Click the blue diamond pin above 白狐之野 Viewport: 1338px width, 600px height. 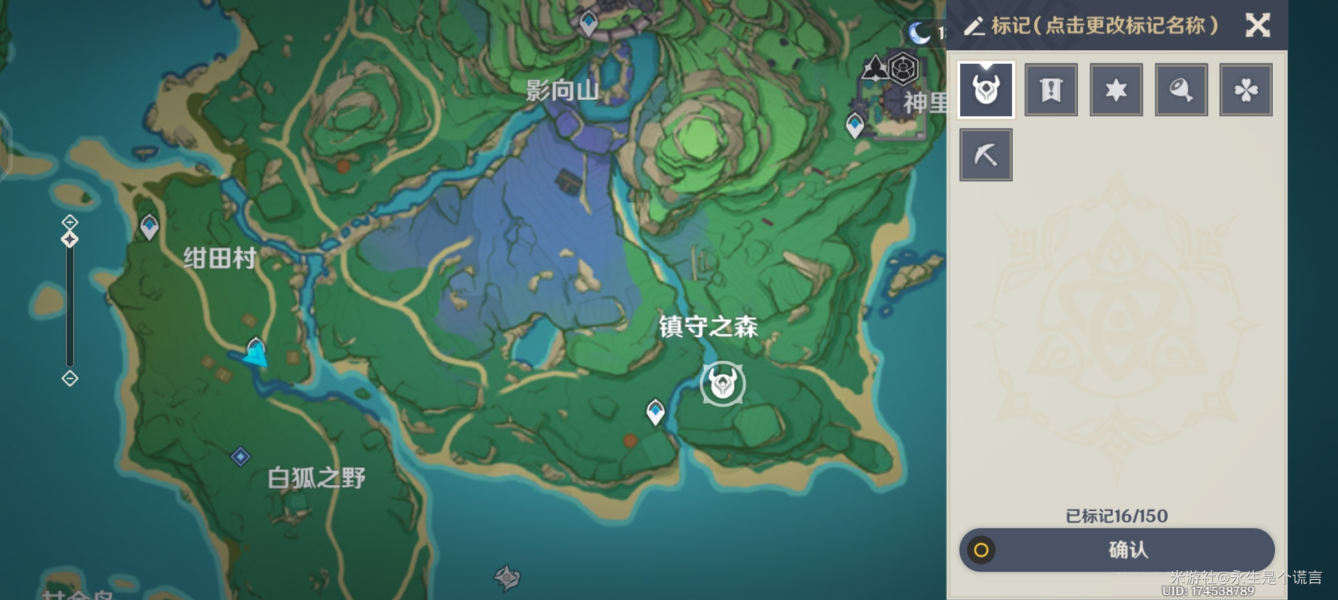tap(240, 457)
